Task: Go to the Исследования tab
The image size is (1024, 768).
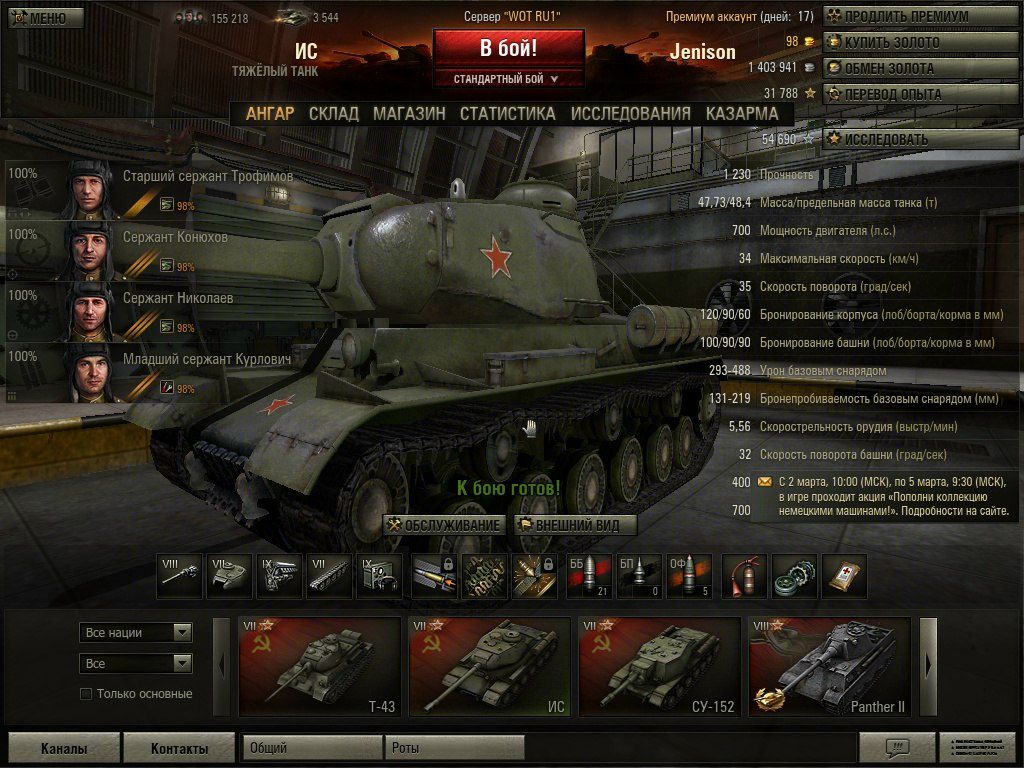Action: pos(630,113)
